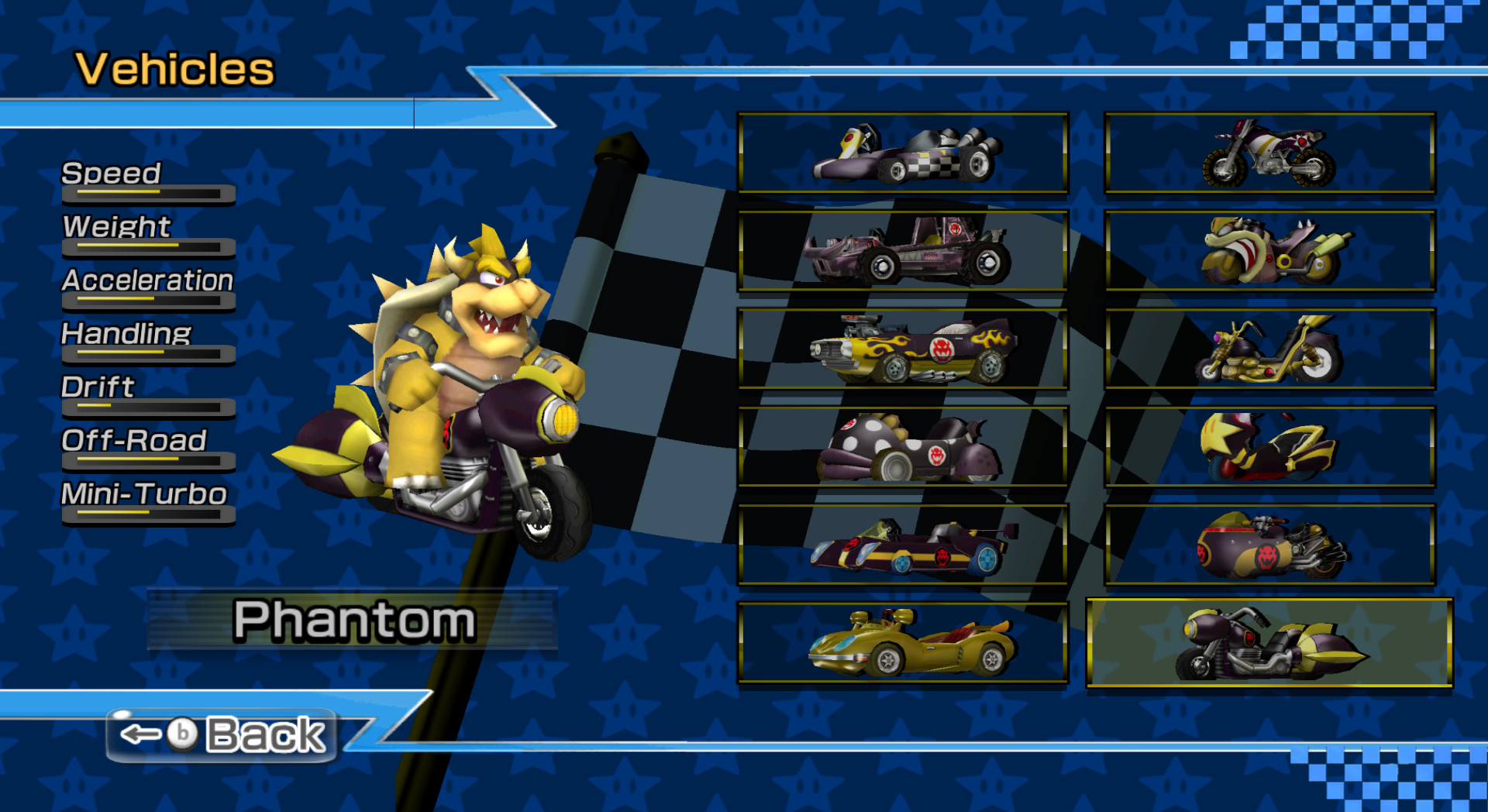The width and height of the screenshot is (1488, 812).
Task: Click the Speed stat bar
Action: (x=147, y=194)
